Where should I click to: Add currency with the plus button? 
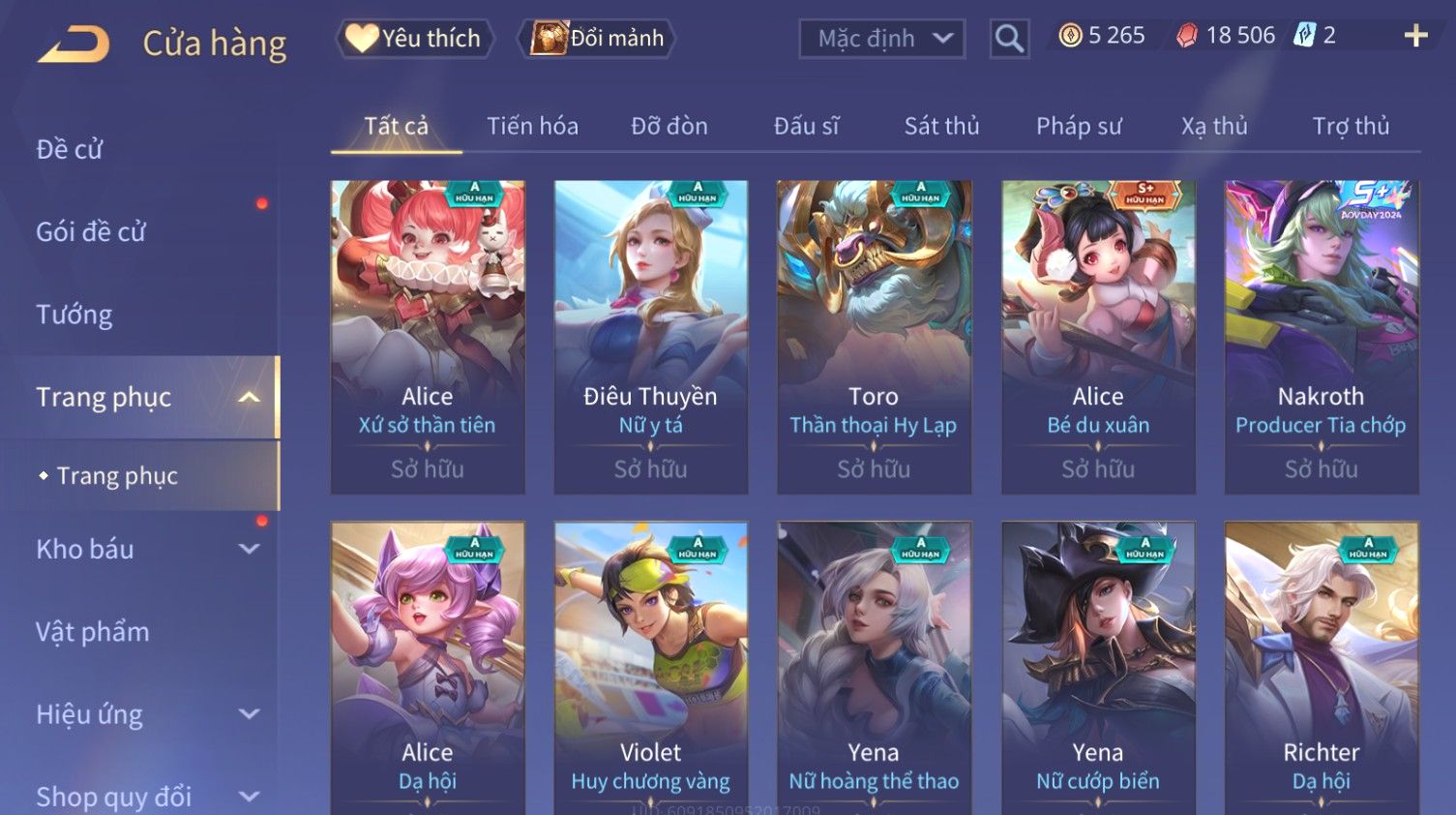[1415, 36]
